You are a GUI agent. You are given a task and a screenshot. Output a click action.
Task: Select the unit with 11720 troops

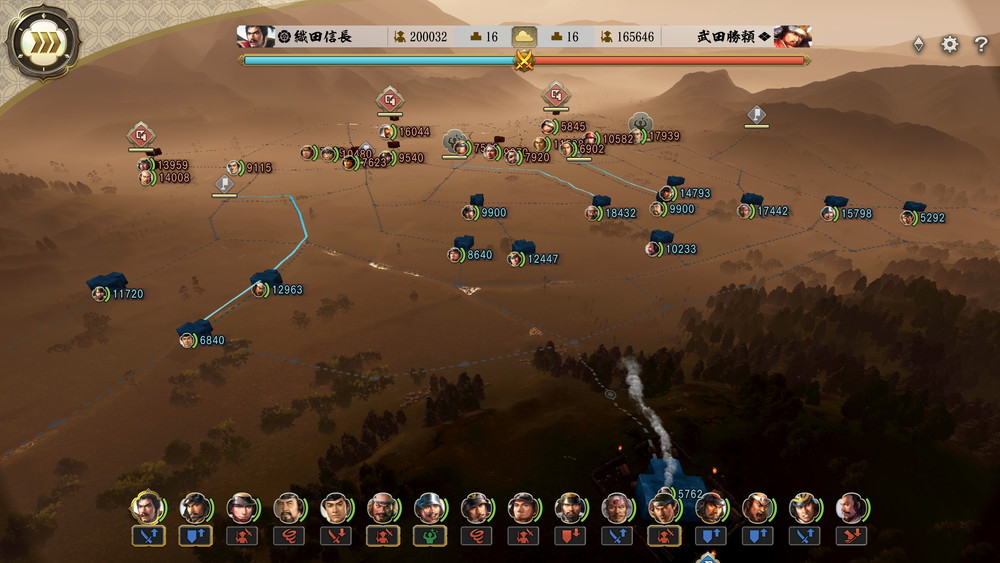[x=101, y=294]
